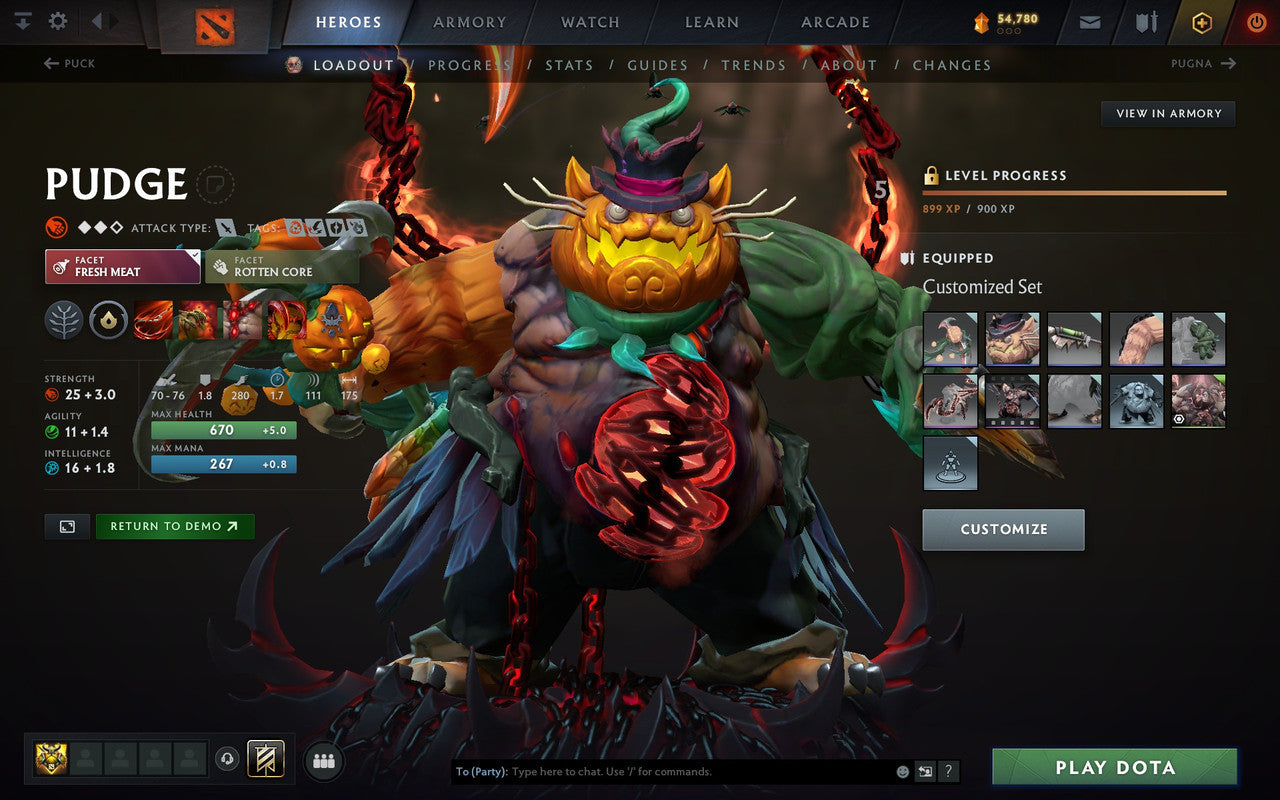Screen dimensions: 1280x800
Task: Click the forward arrow next to Pugna
Action: (1231, 63)
